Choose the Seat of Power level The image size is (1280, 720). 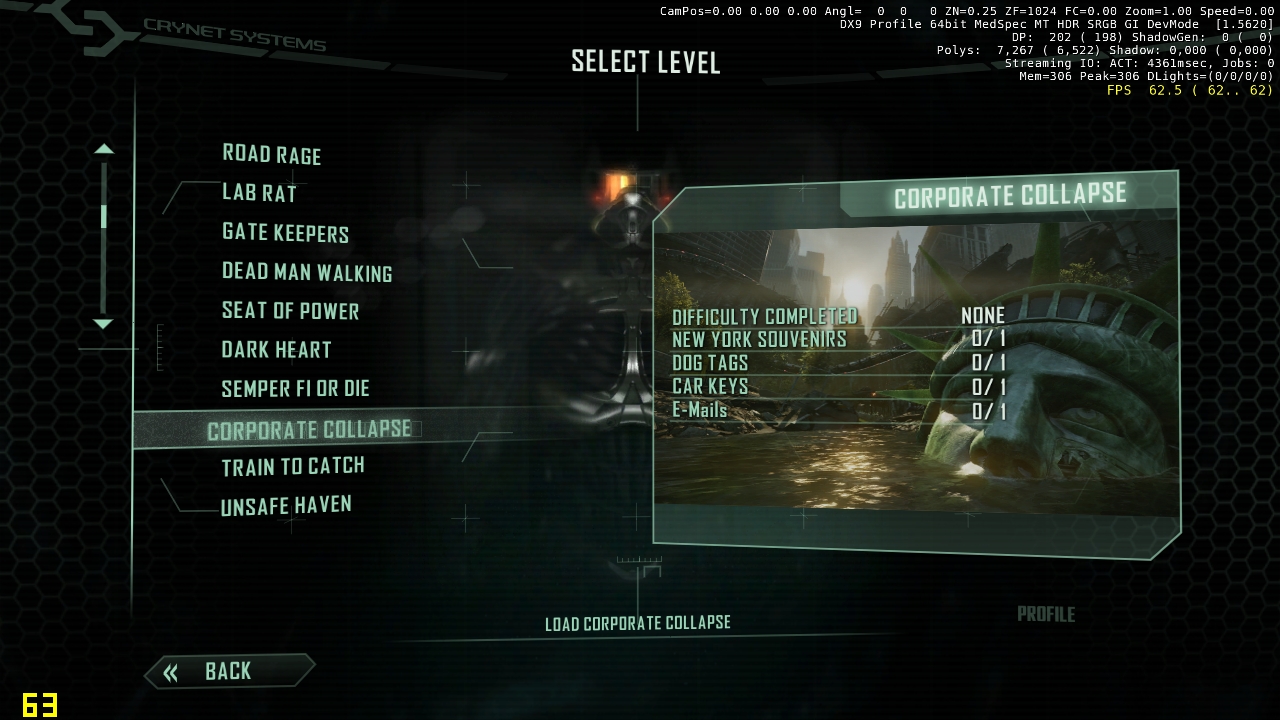pyautogui.click(x=290, y=311)
